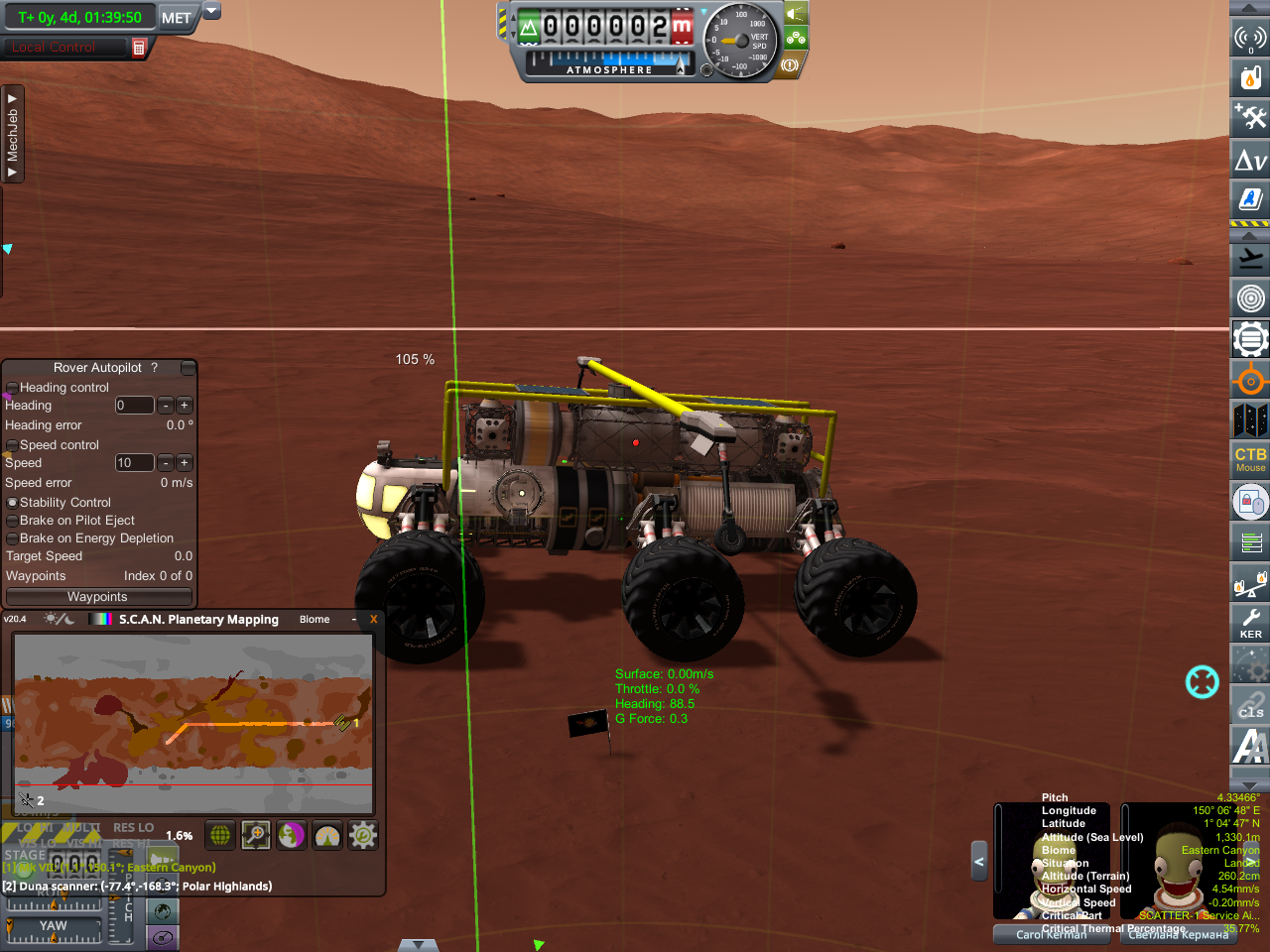Open the SCAN zoom map magnifier button

(x=256, y=835)
